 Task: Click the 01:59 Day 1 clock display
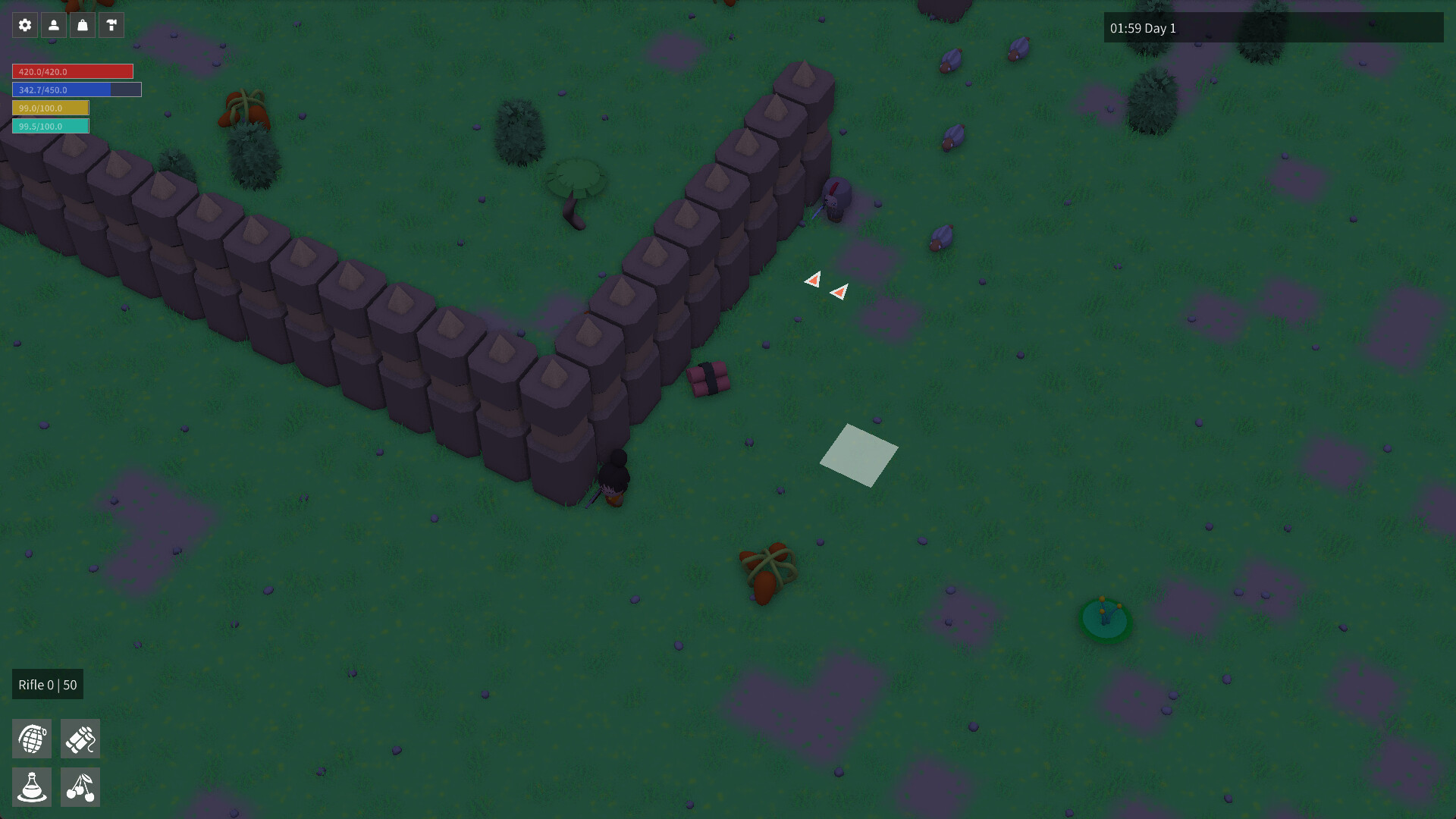tap(1143, 28)
